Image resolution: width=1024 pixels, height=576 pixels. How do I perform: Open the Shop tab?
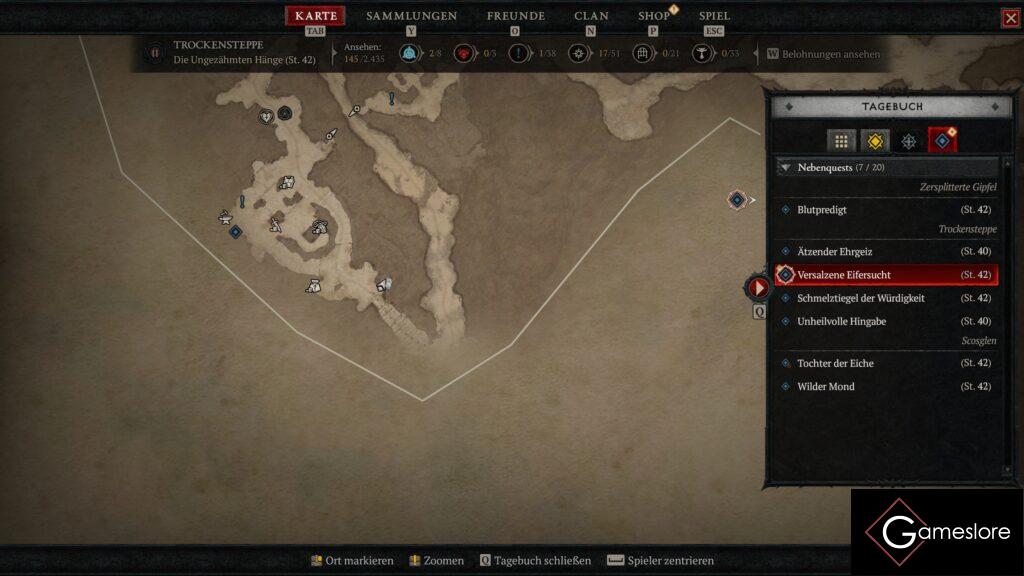[x=654, y=16]
